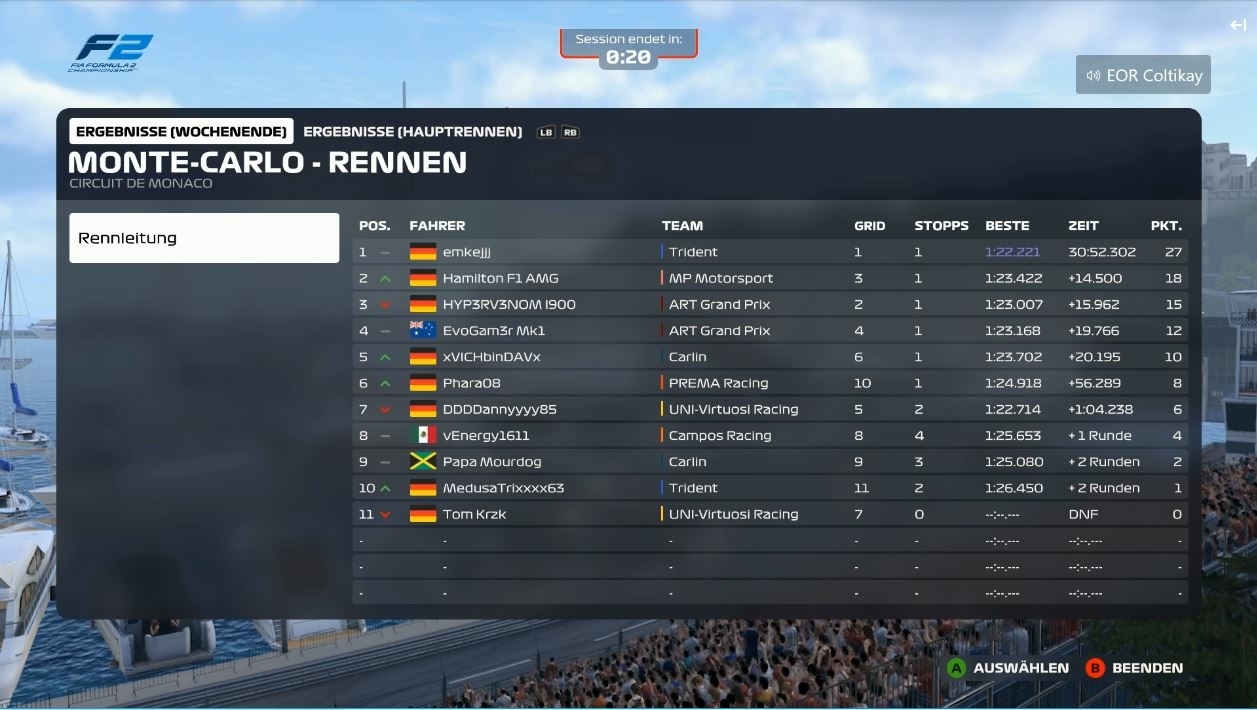Choose Hamilton F1 AMG's result row
The height and width of the screenshot is (710, 1257).
(770, 278)
